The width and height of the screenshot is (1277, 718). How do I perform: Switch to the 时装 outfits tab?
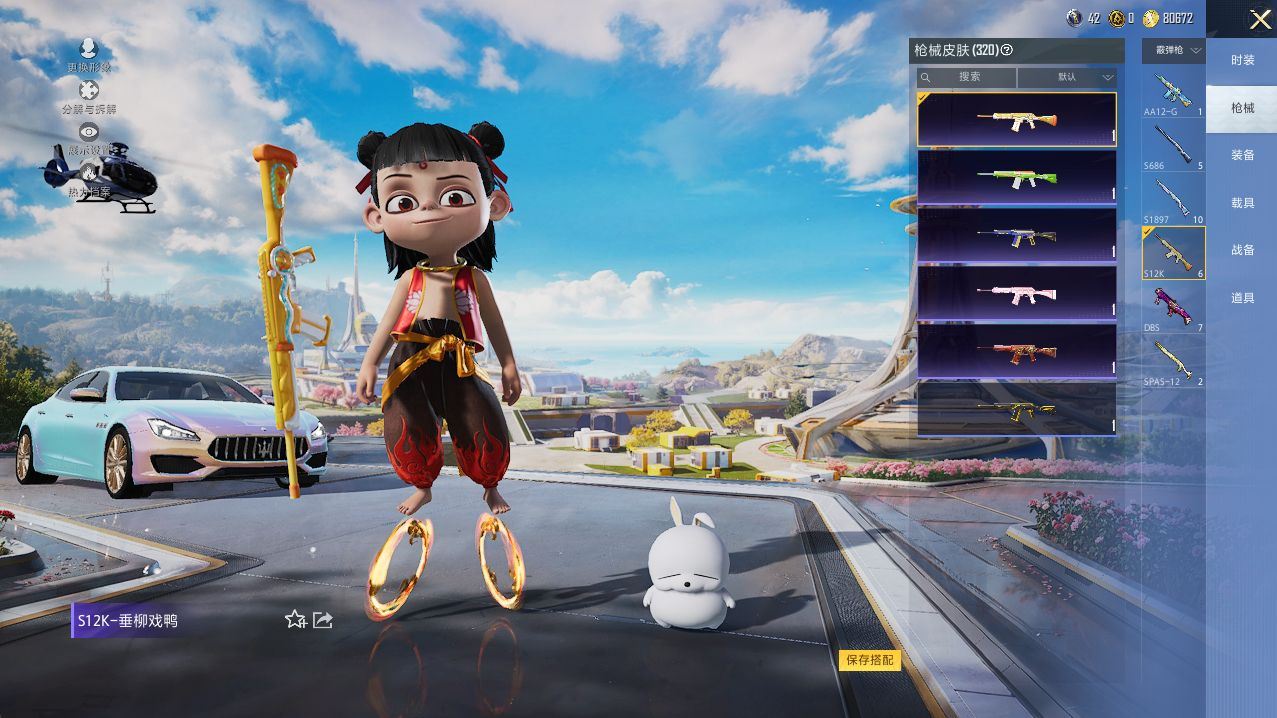pyautogui.click(x=1242, y=60)
